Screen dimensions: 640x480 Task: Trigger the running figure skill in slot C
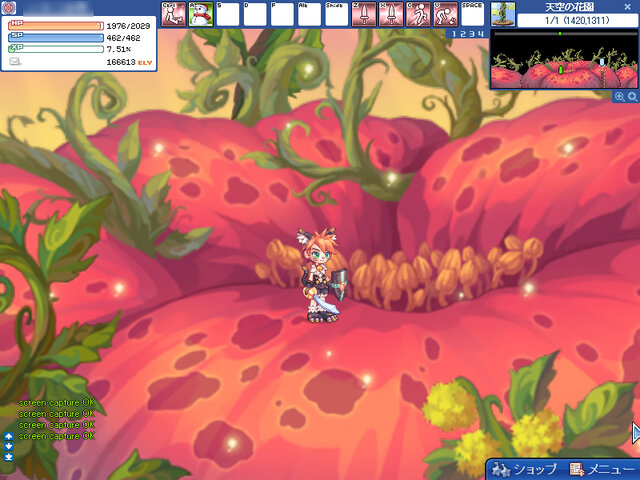tap(418, 14)
